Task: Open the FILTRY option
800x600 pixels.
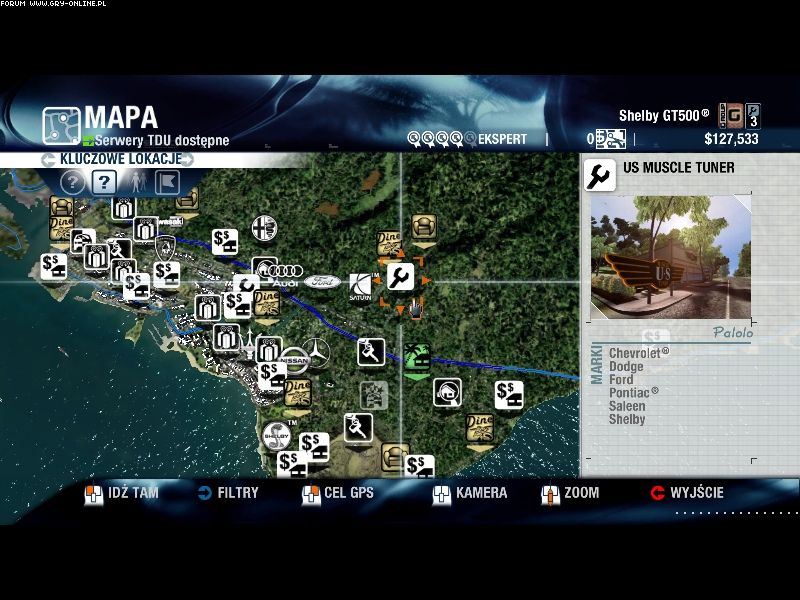Action: tap(228, 493)
